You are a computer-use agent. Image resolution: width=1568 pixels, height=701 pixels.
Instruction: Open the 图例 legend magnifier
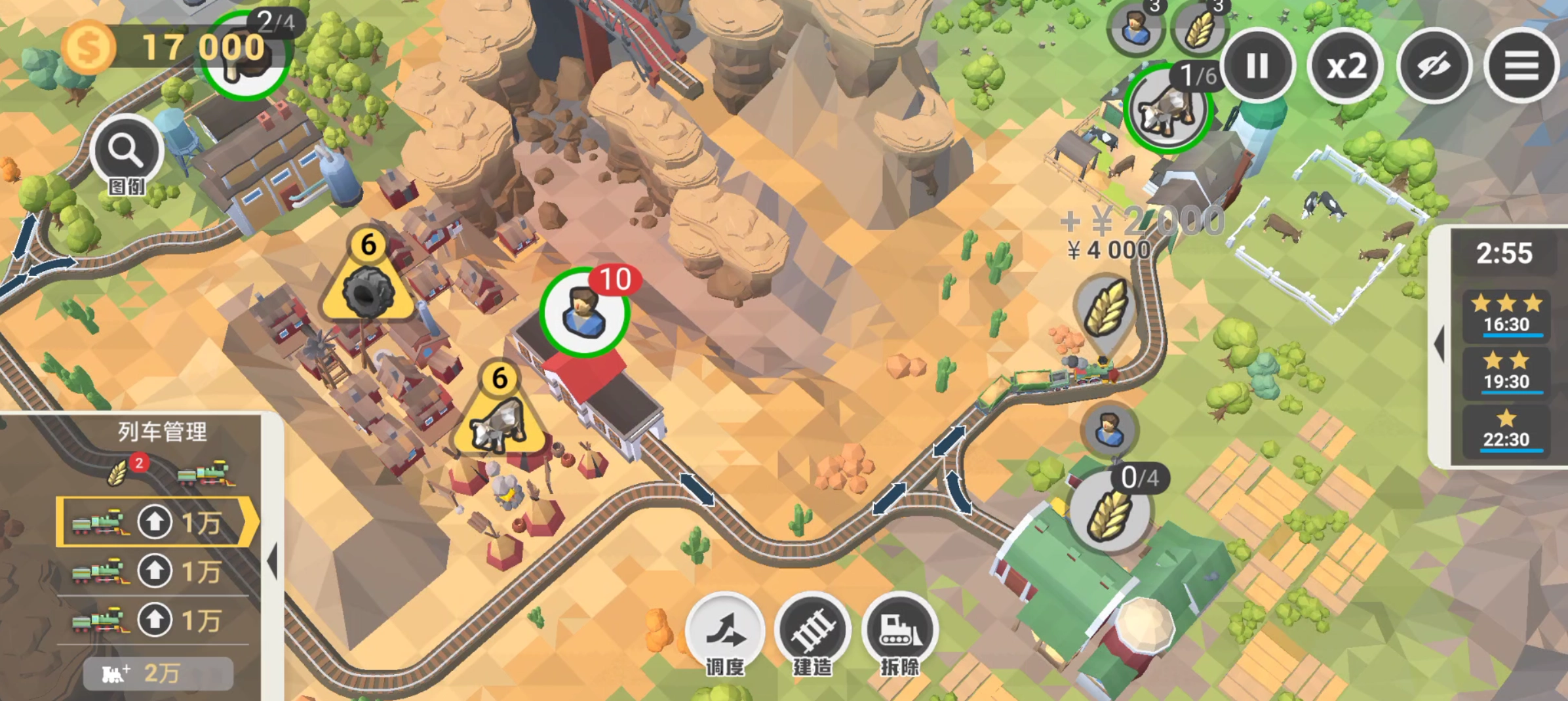click(127, 152)
